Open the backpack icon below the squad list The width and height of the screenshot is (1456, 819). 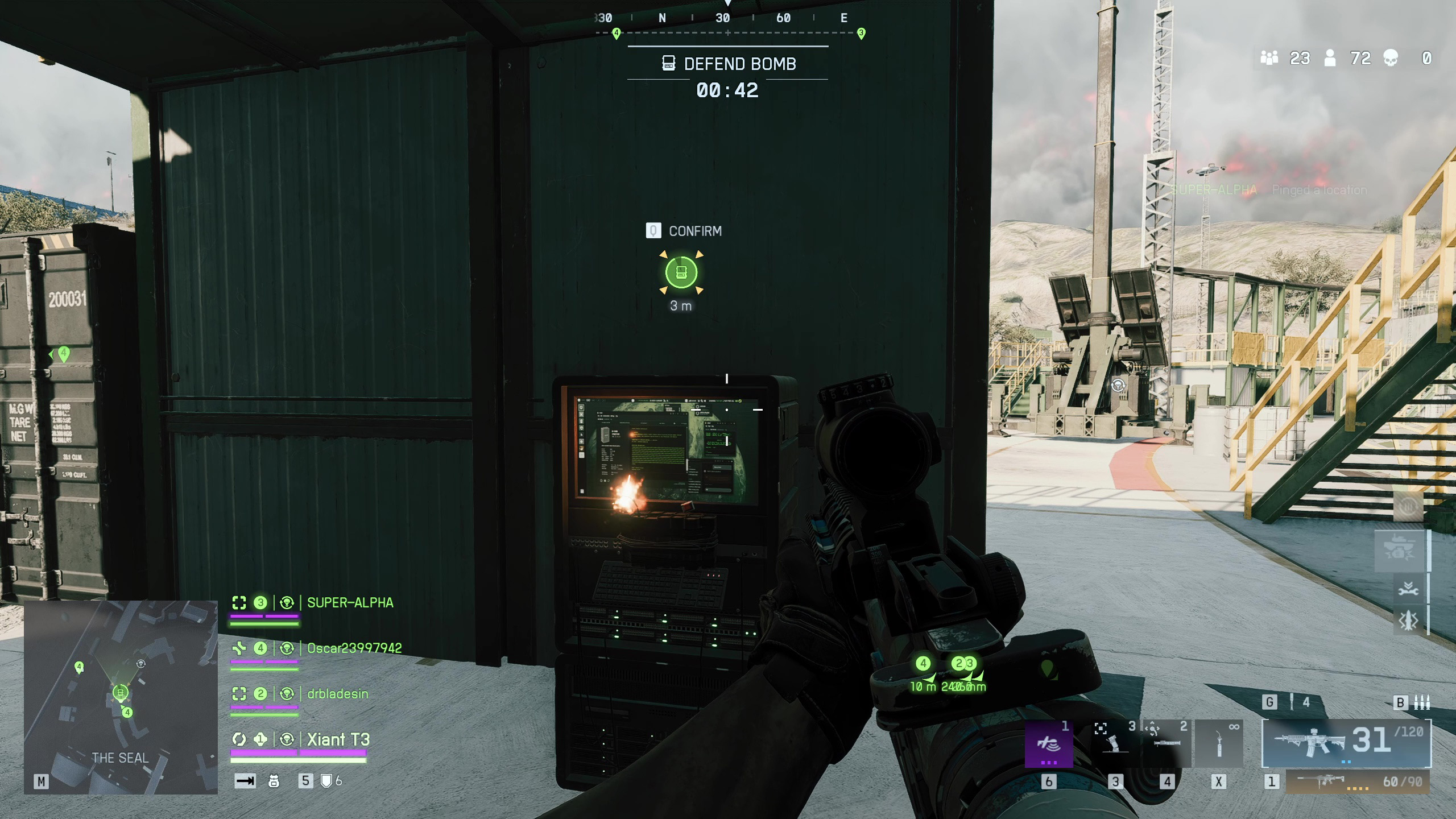274,781
